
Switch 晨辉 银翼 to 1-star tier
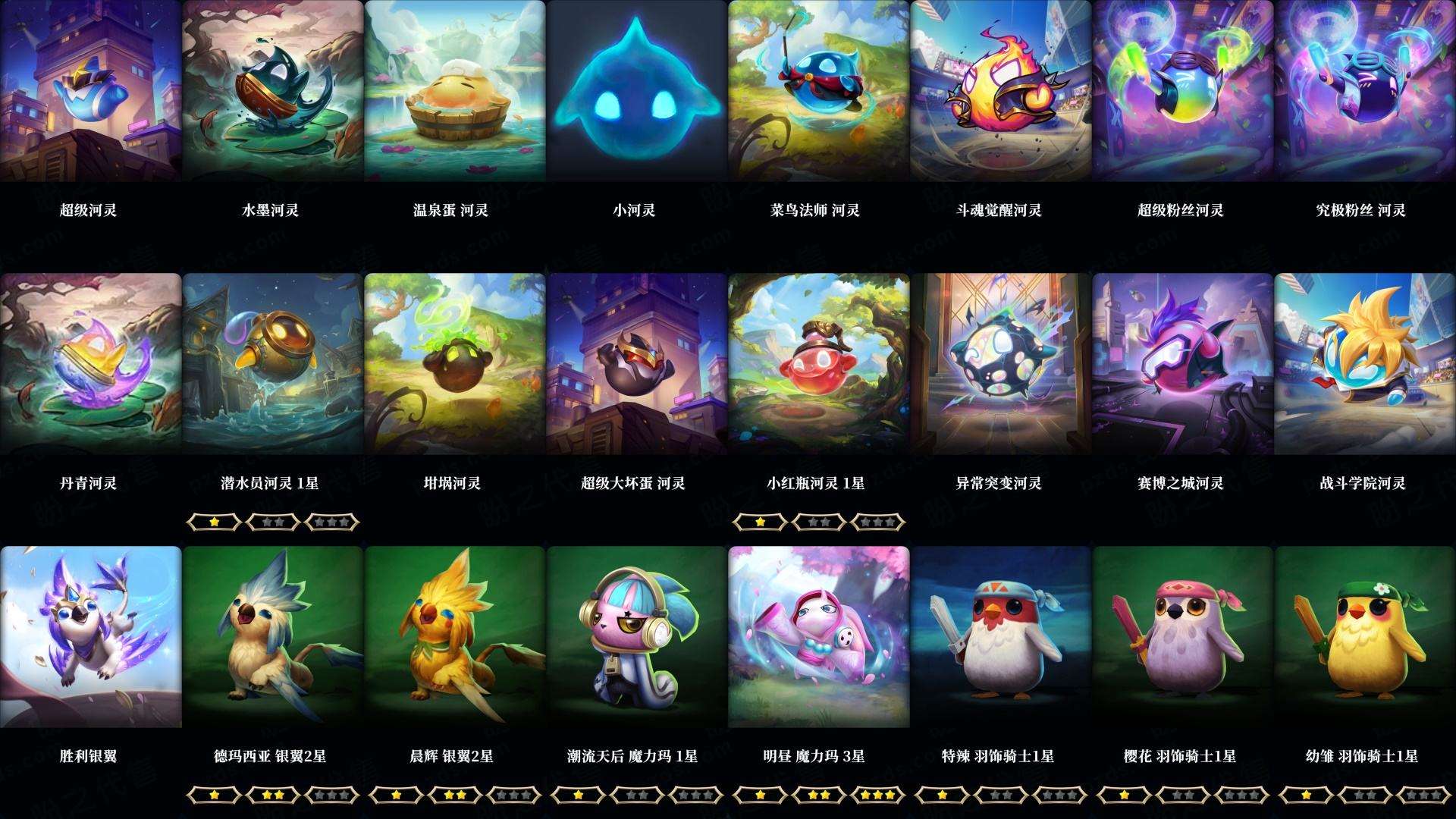pos(397,795)
